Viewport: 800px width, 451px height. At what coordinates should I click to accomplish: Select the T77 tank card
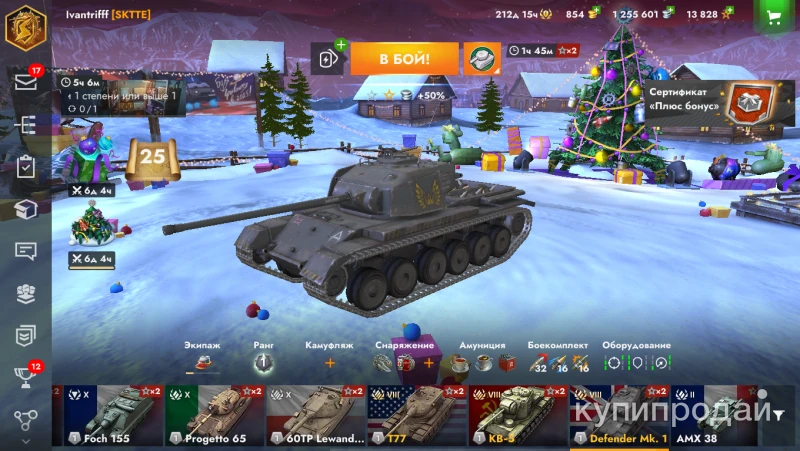[417, 416]
